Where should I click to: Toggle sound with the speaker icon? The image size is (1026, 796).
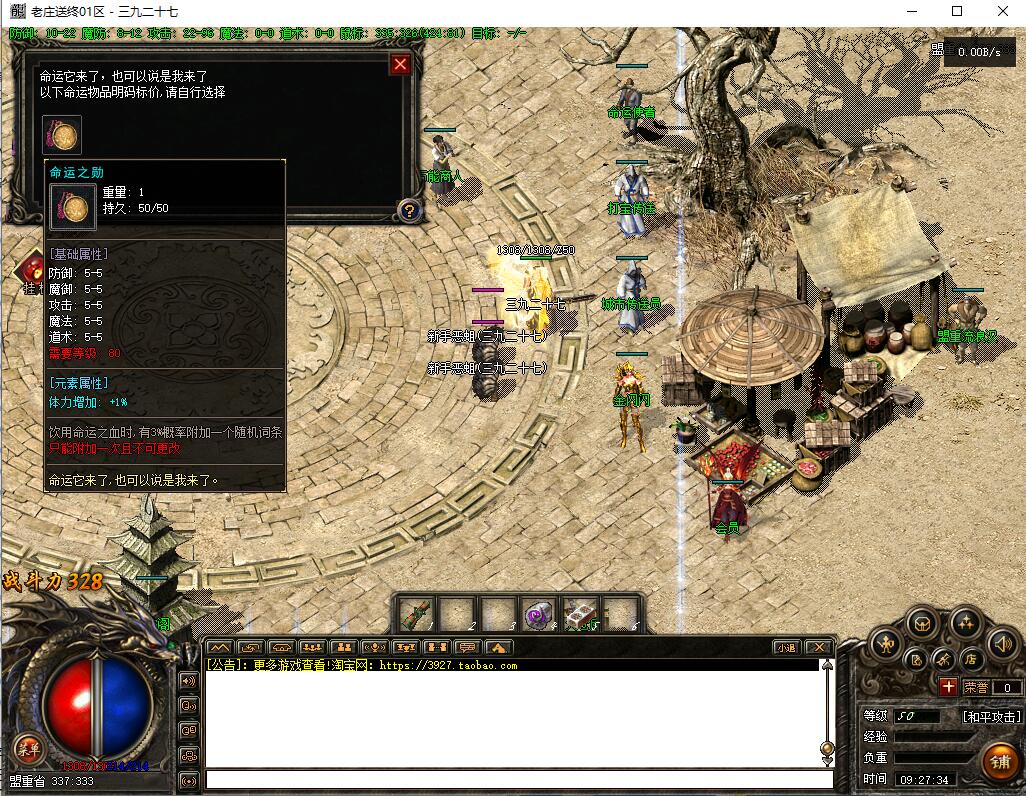(1001, 644)
